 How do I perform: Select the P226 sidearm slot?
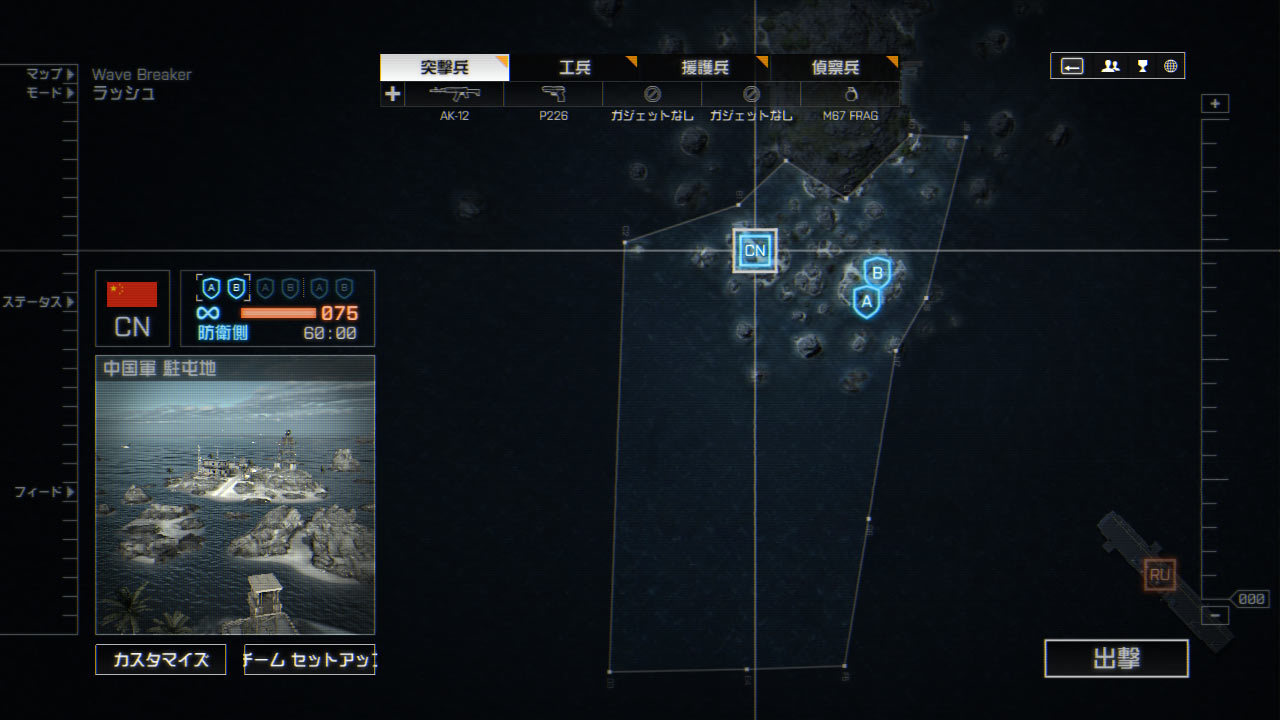tap(553, 95)
